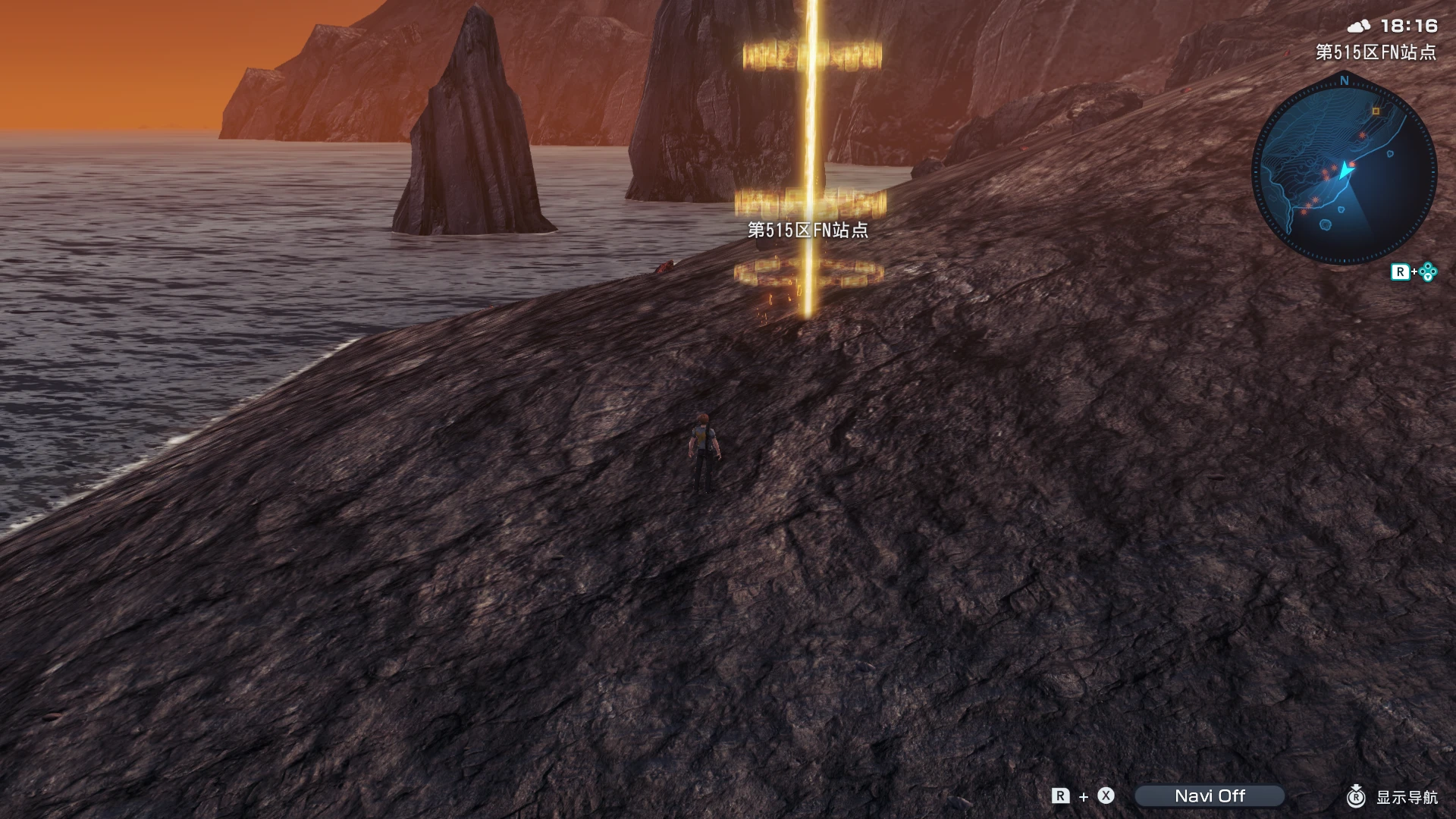Toggle navigation with the Navi Off control
Screen dimensions: 1456x819
point(1210,795)
